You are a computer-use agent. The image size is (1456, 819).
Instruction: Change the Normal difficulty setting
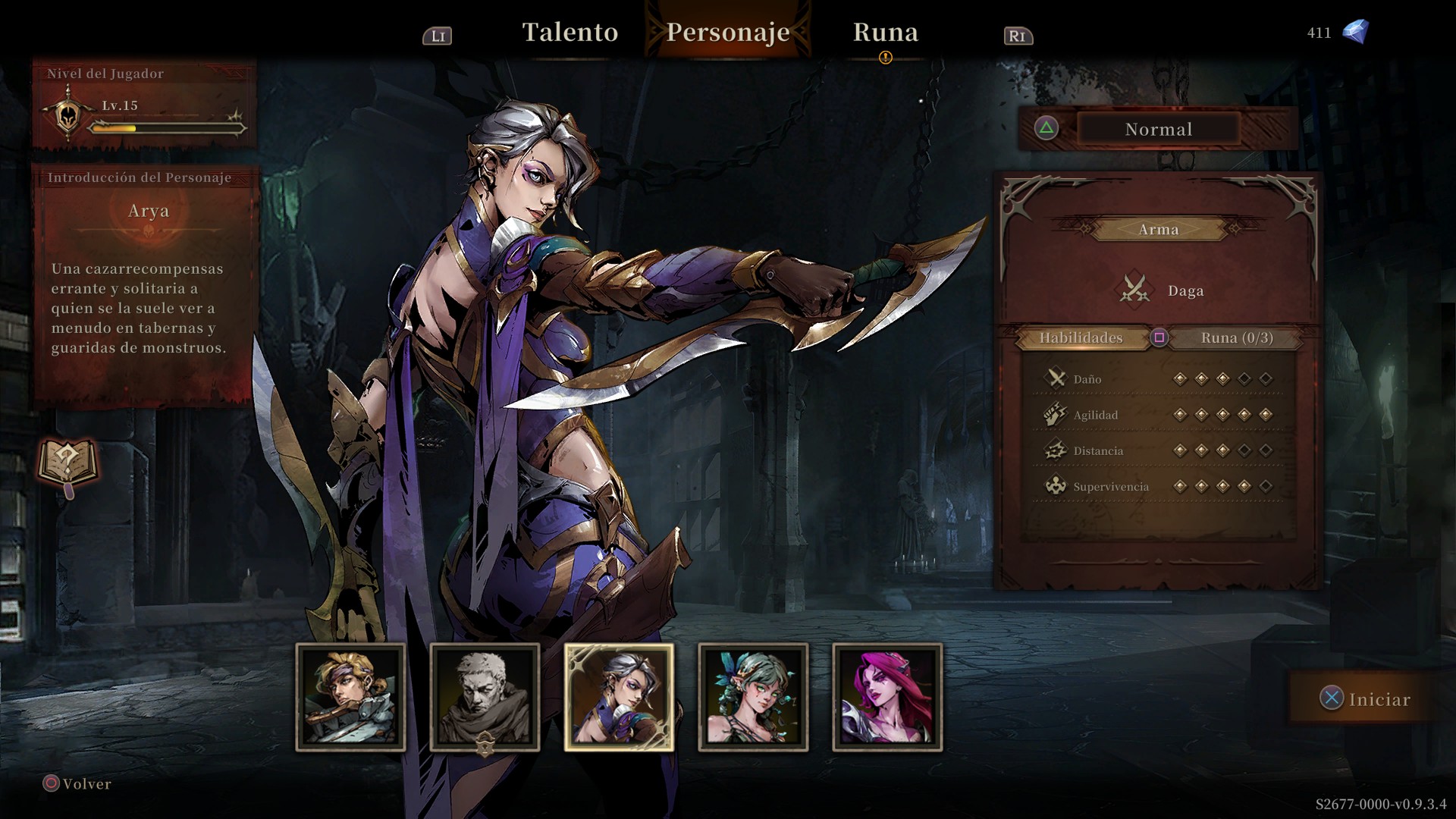(x=1158, y=129)
